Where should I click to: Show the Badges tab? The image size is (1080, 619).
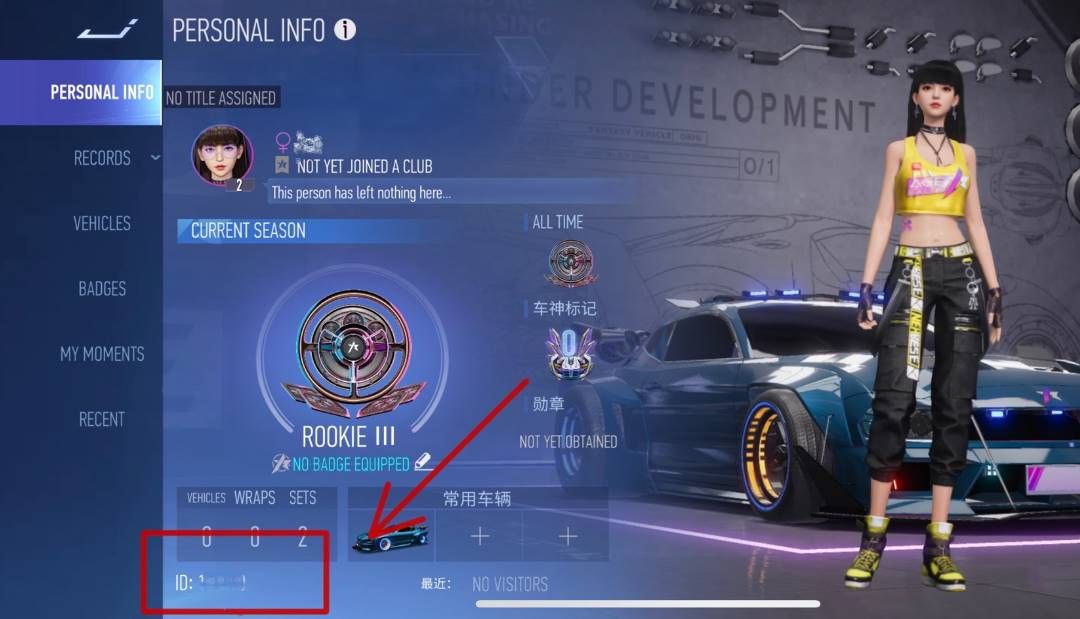coord(102,289)
